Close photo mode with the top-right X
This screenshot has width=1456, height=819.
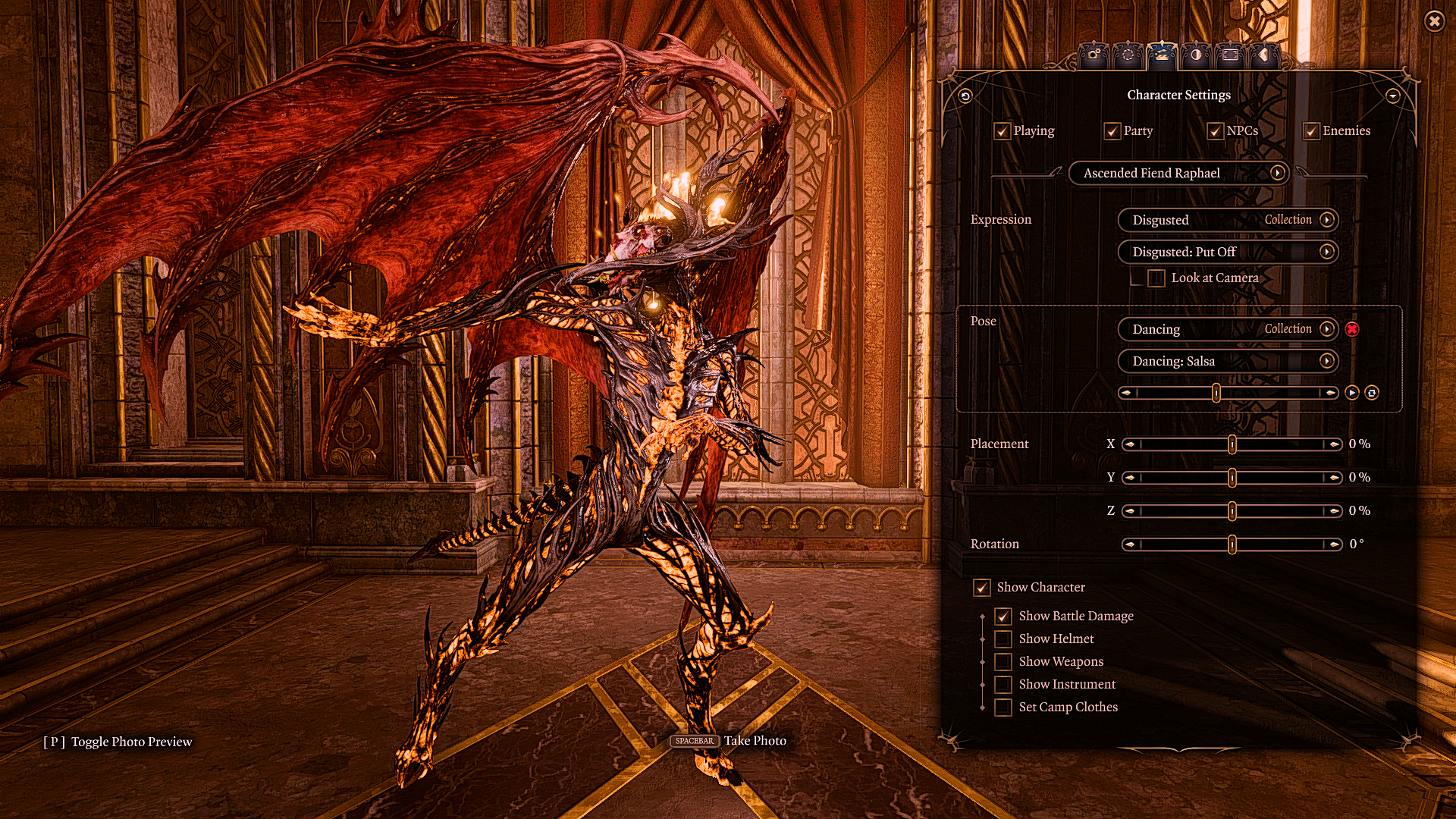(1434, 21)
